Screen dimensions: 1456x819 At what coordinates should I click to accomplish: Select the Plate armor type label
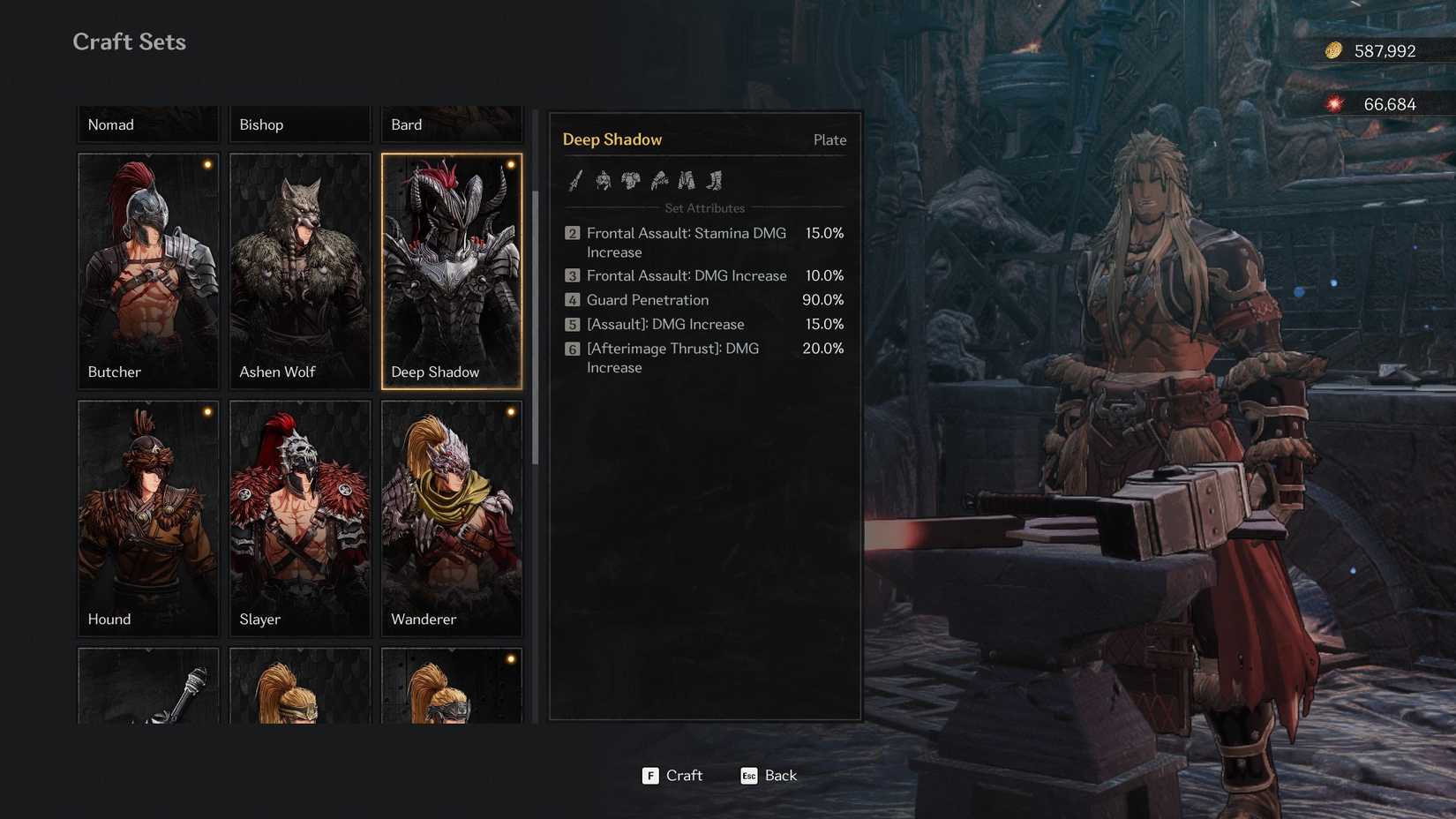pos(829,139)
